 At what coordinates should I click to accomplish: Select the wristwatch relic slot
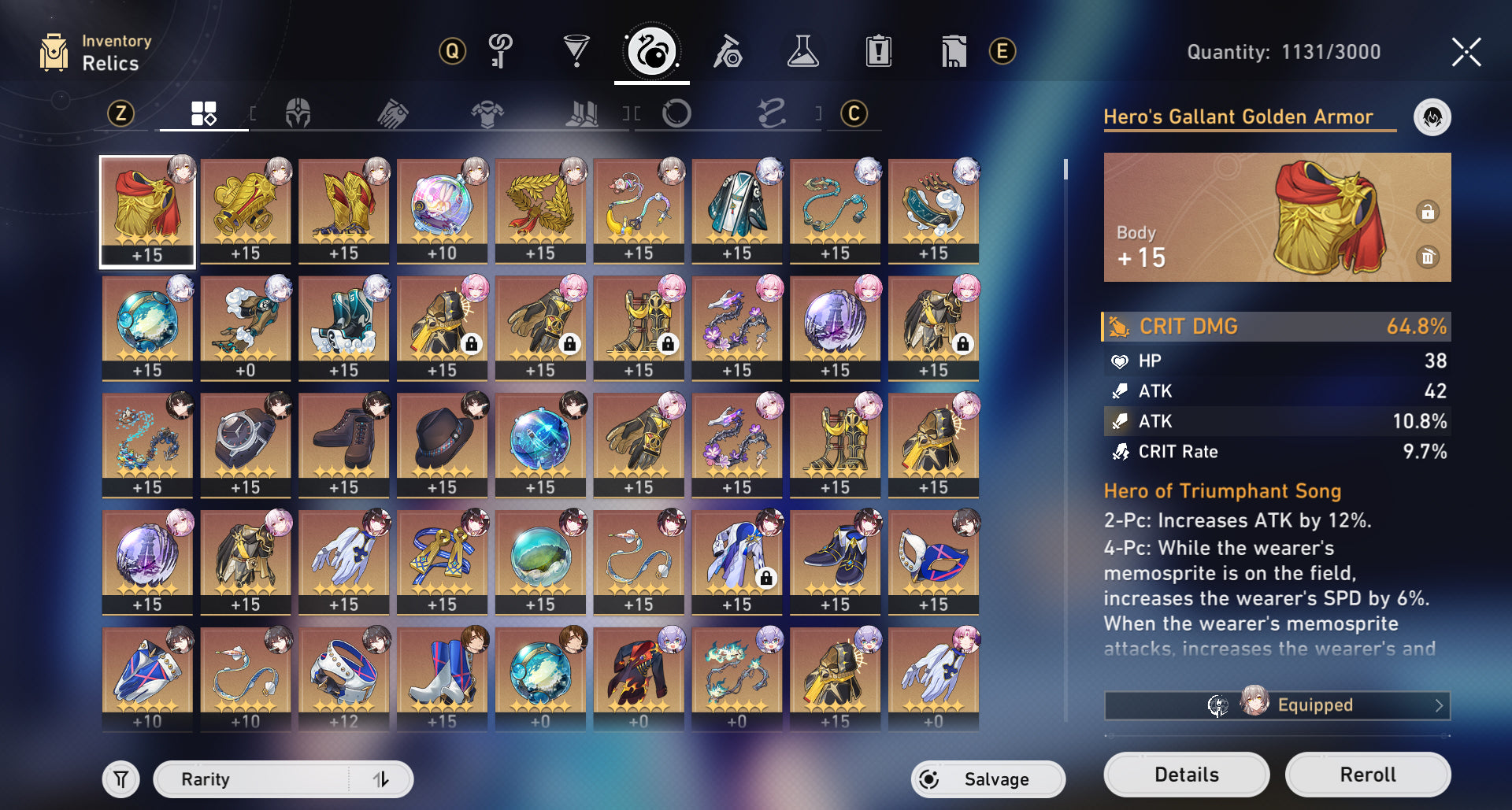pos(246,444)
